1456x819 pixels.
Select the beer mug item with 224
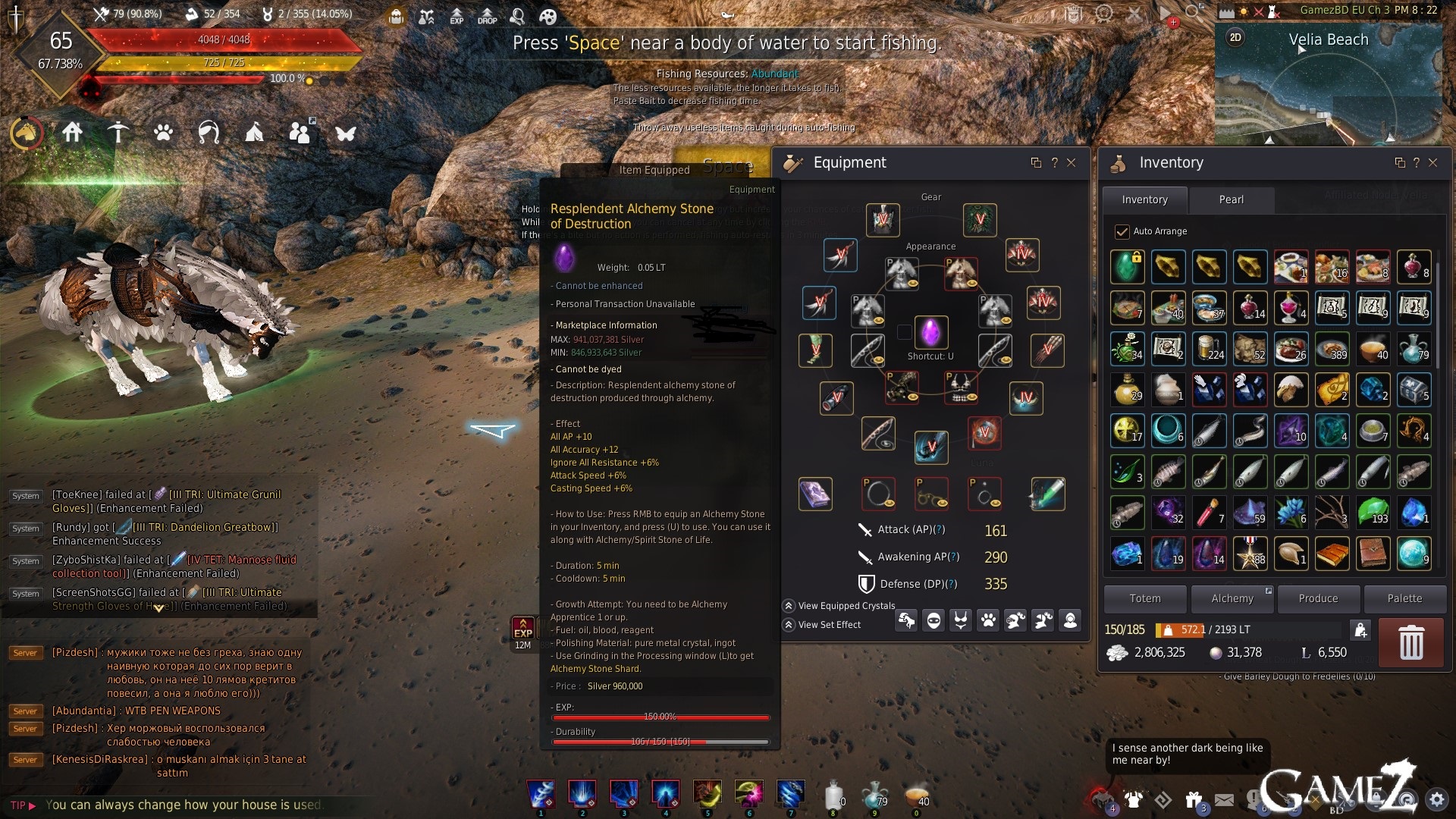1209,348
